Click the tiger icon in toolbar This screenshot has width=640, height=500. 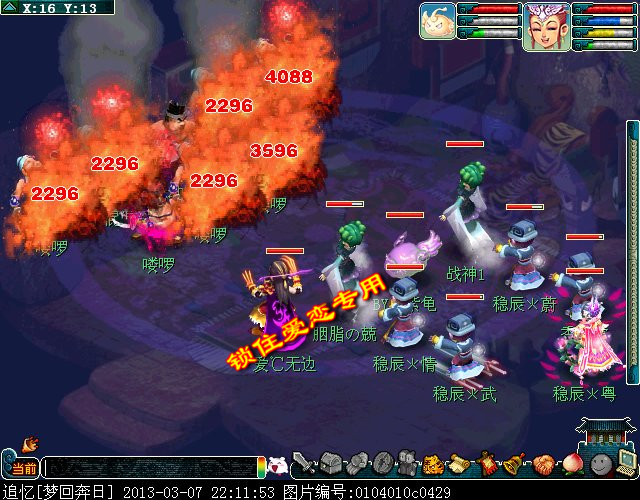433,464
